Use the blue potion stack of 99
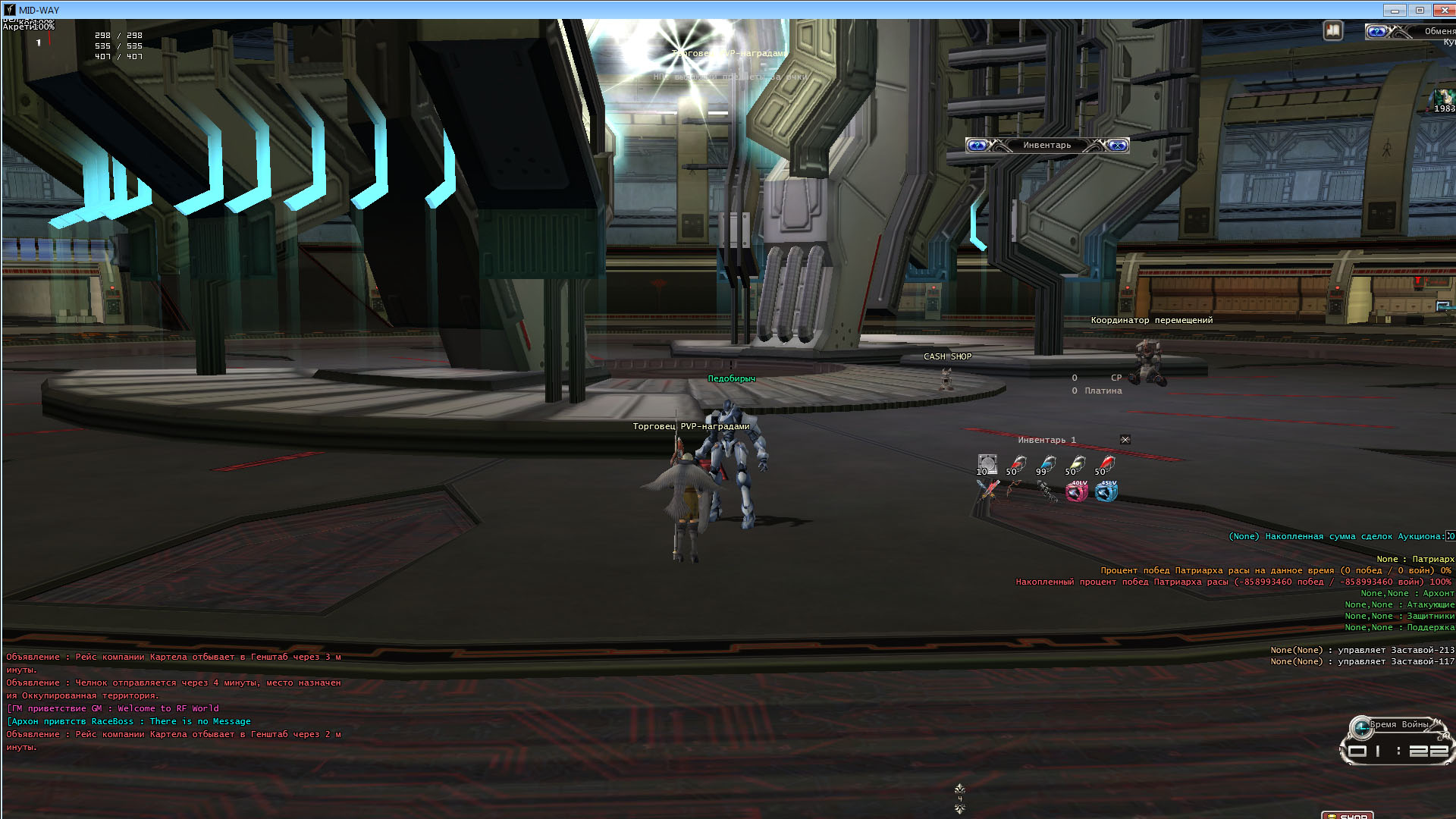 1046,464
